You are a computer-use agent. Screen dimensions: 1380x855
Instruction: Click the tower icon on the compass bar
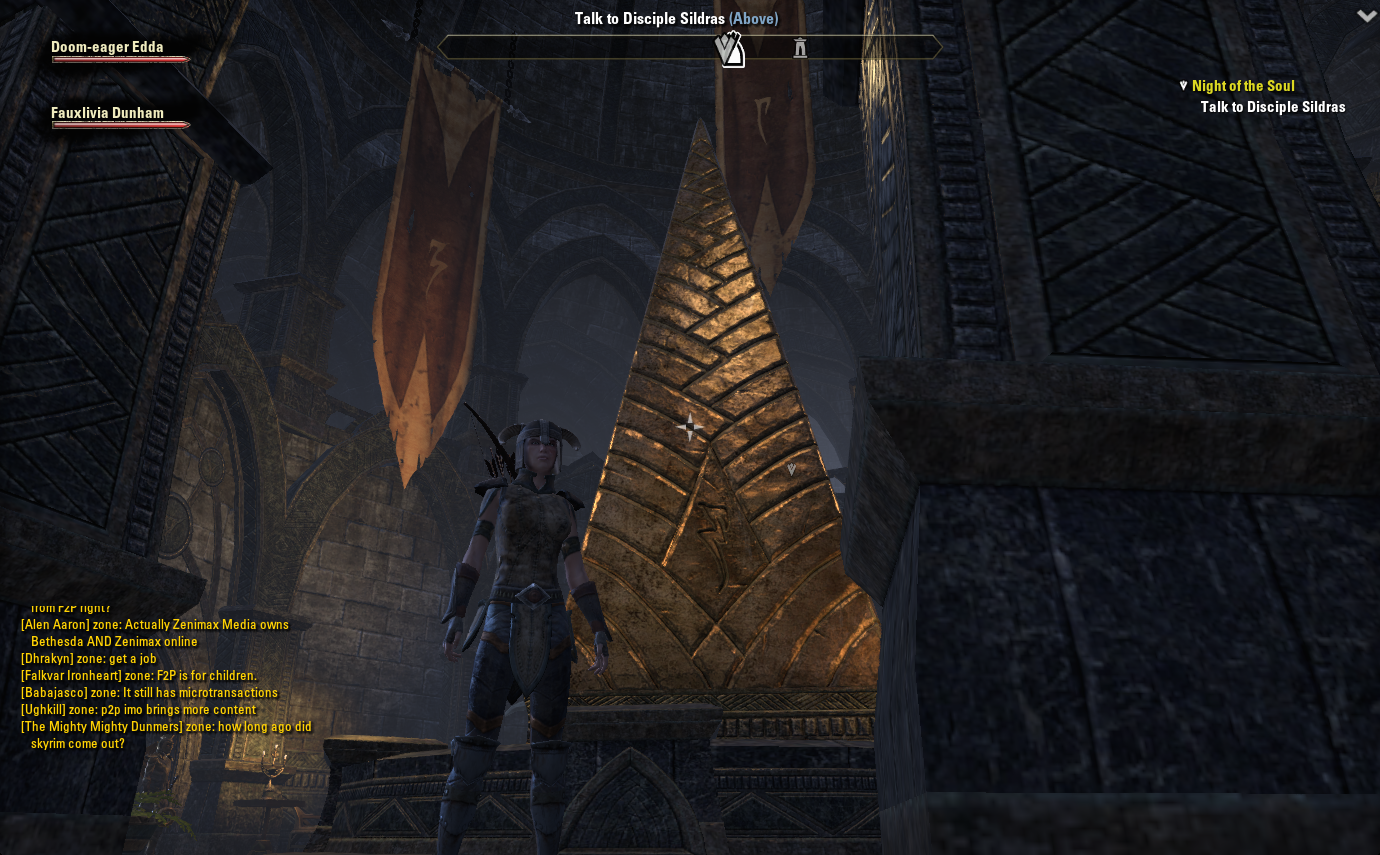pos(800,47)
